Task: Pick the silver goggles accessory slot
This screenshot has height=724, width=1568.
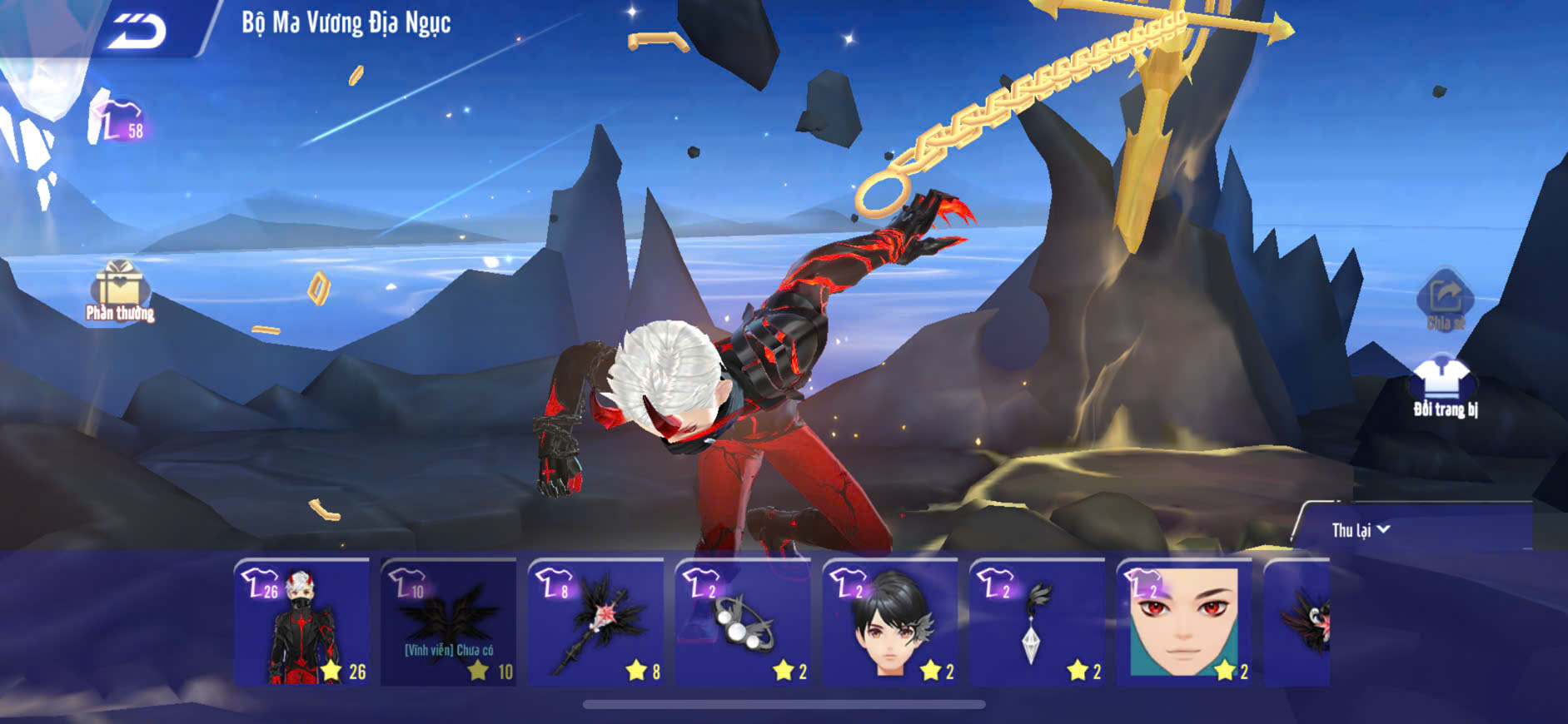Action: coord(743,622)
